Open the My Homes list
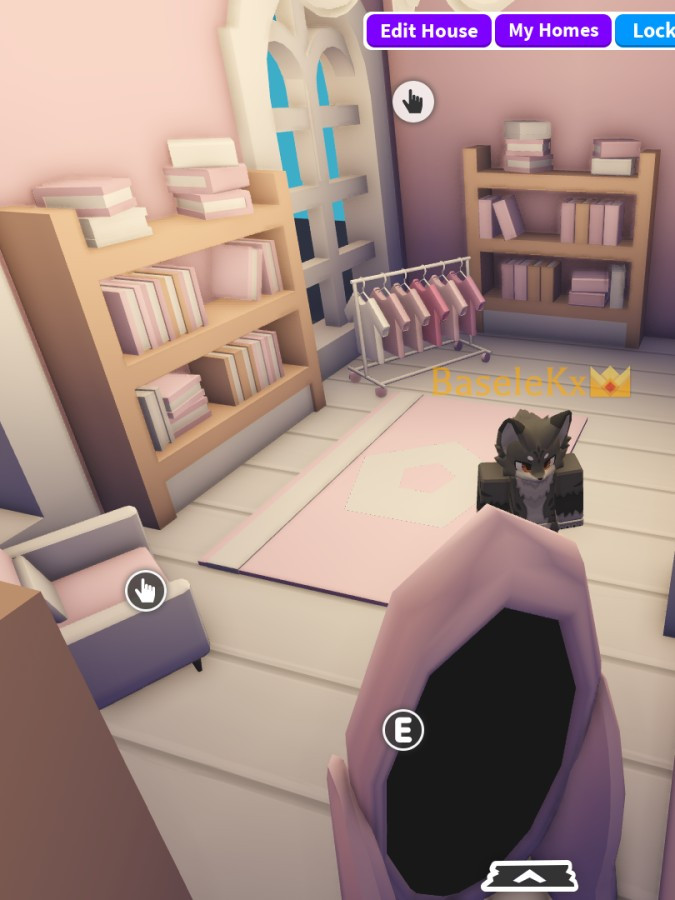 553,31
